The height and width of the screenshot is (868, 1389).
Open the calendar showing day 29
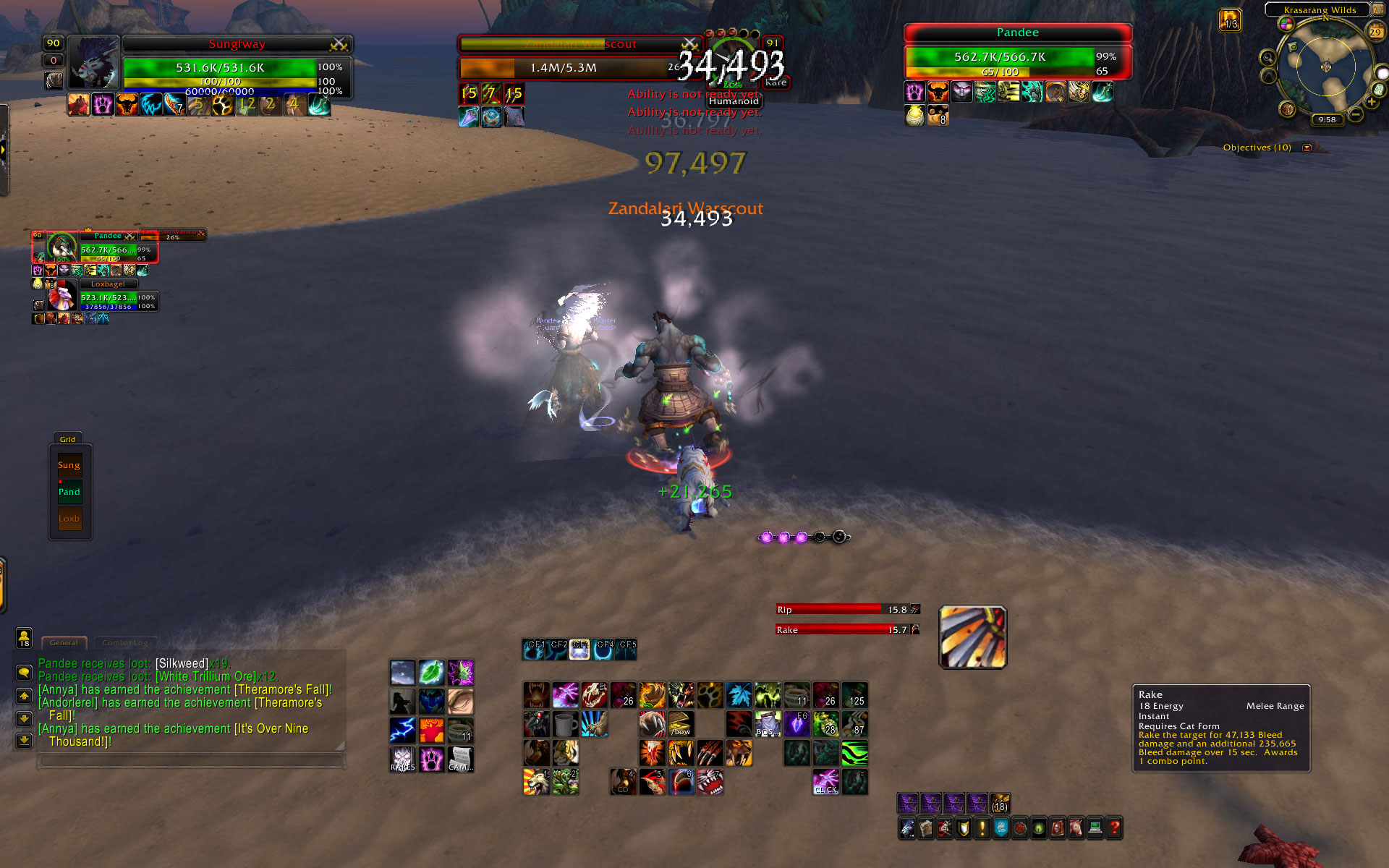click(1375, 32)
